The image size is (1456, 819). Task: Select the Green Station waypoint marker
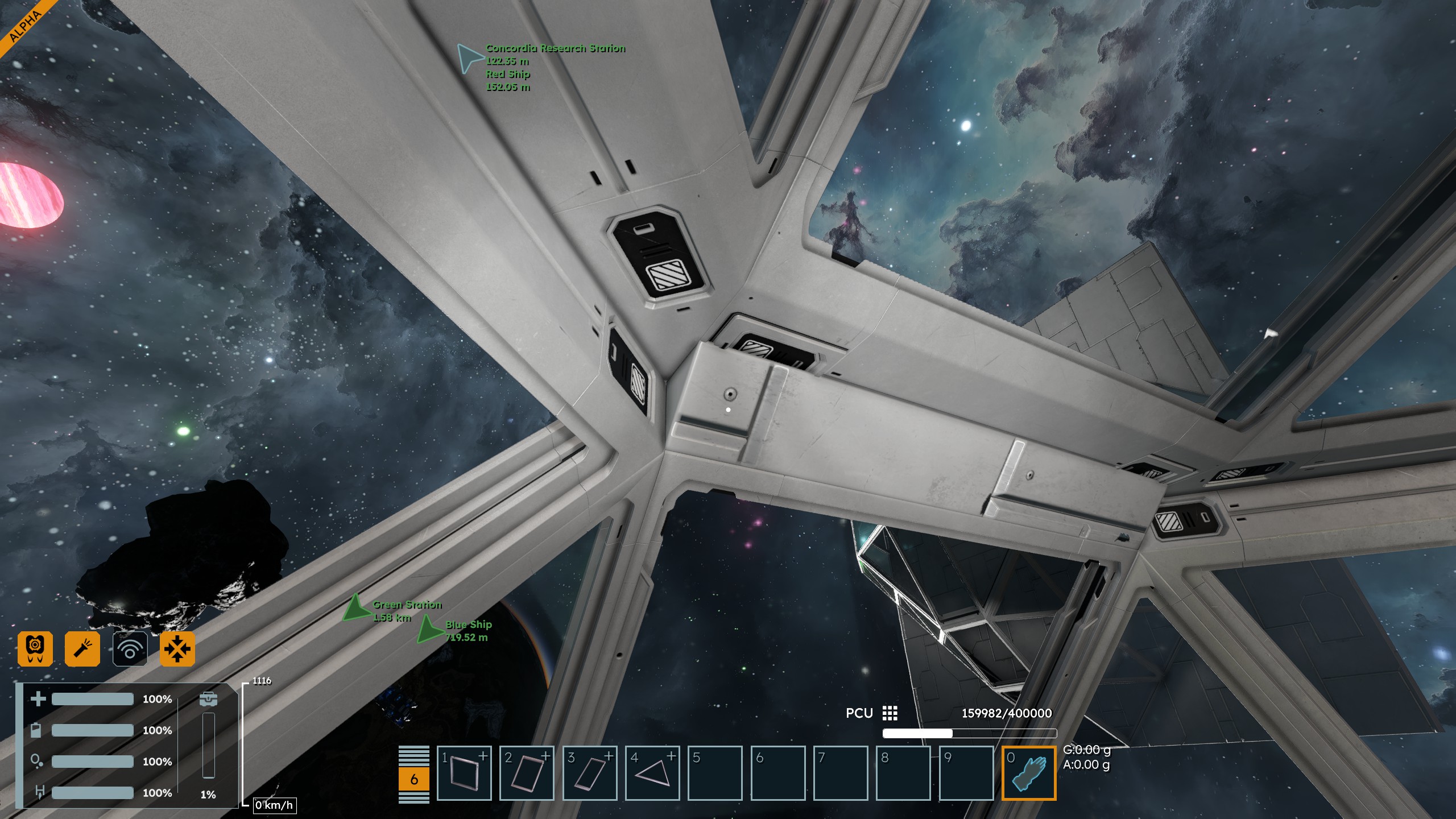[357, 608]
